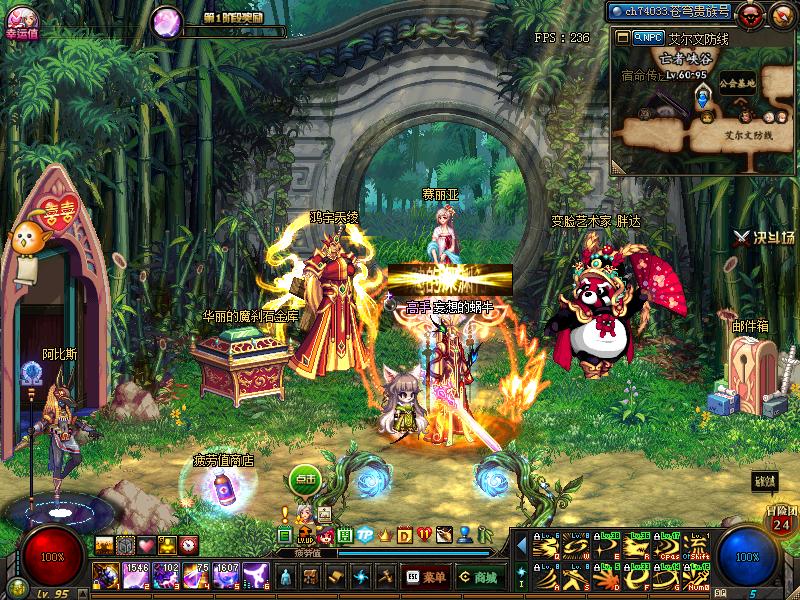Click the green 点击 bubble button
800x600 pixels.
tap(304, 479)
